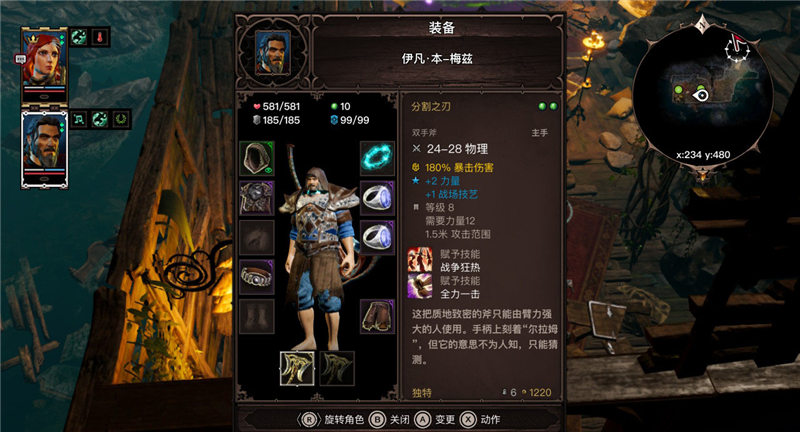
Task: Select the dimmed off-hand axe slot
Action: point(337,368)
